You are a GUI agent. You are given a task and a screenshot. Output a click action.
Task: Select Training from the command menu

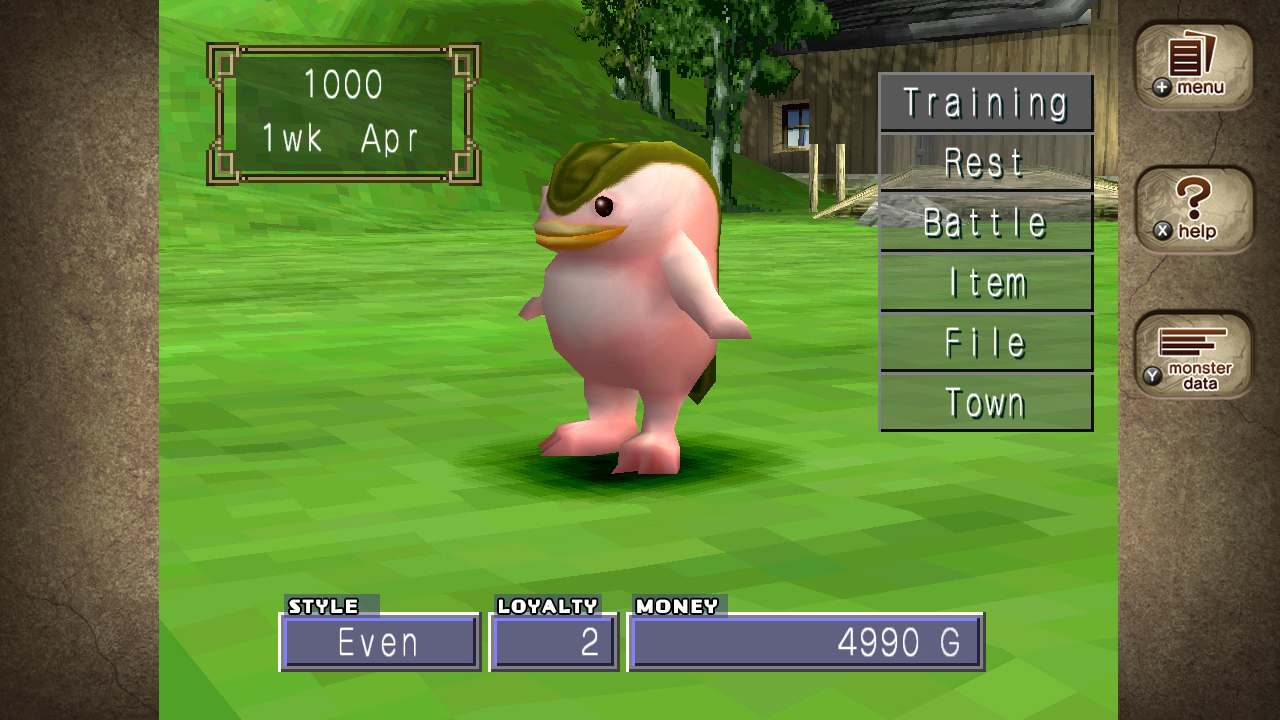[985, 101]
